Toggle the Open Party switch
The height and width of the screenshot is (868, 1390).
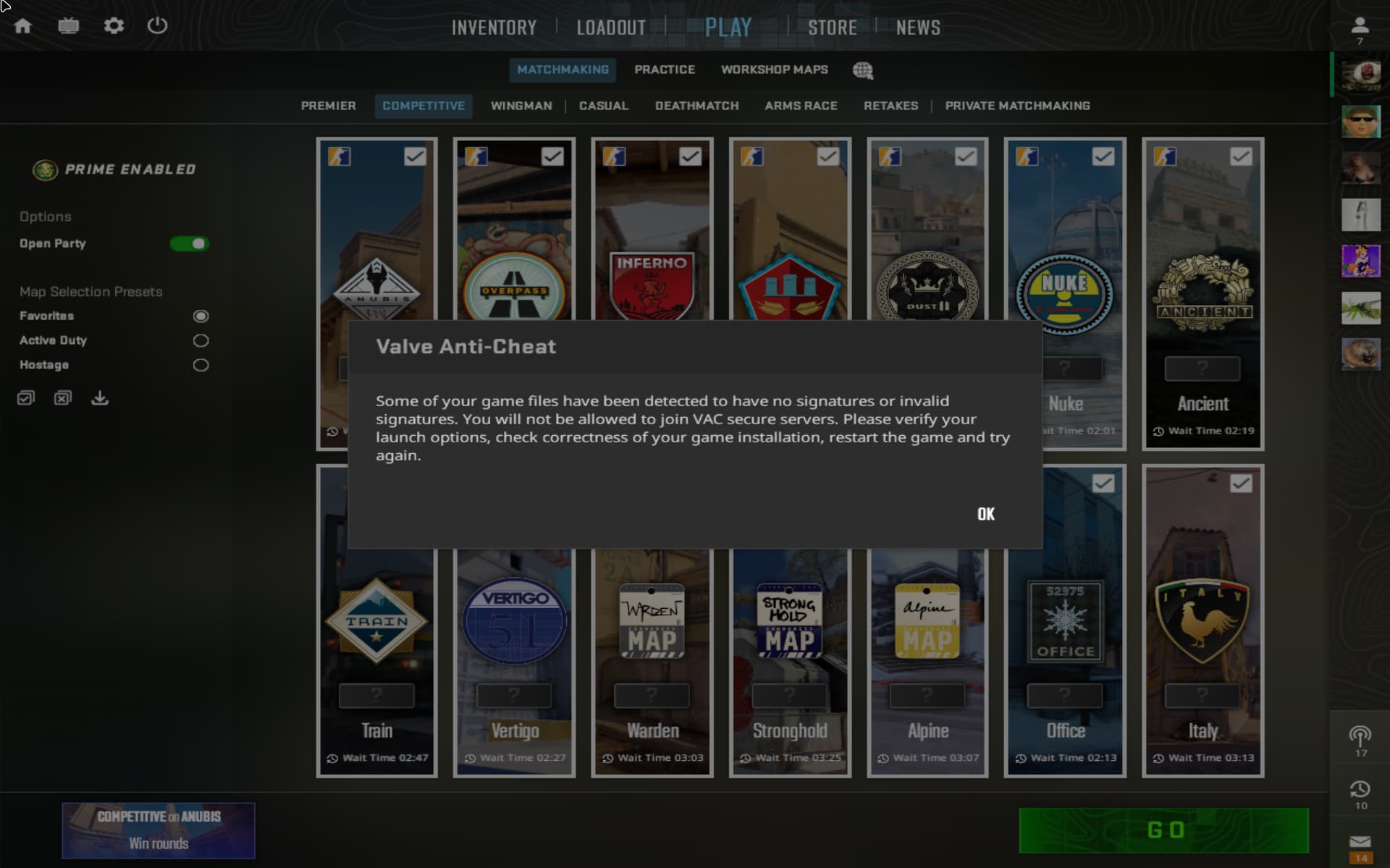(190, 244)
